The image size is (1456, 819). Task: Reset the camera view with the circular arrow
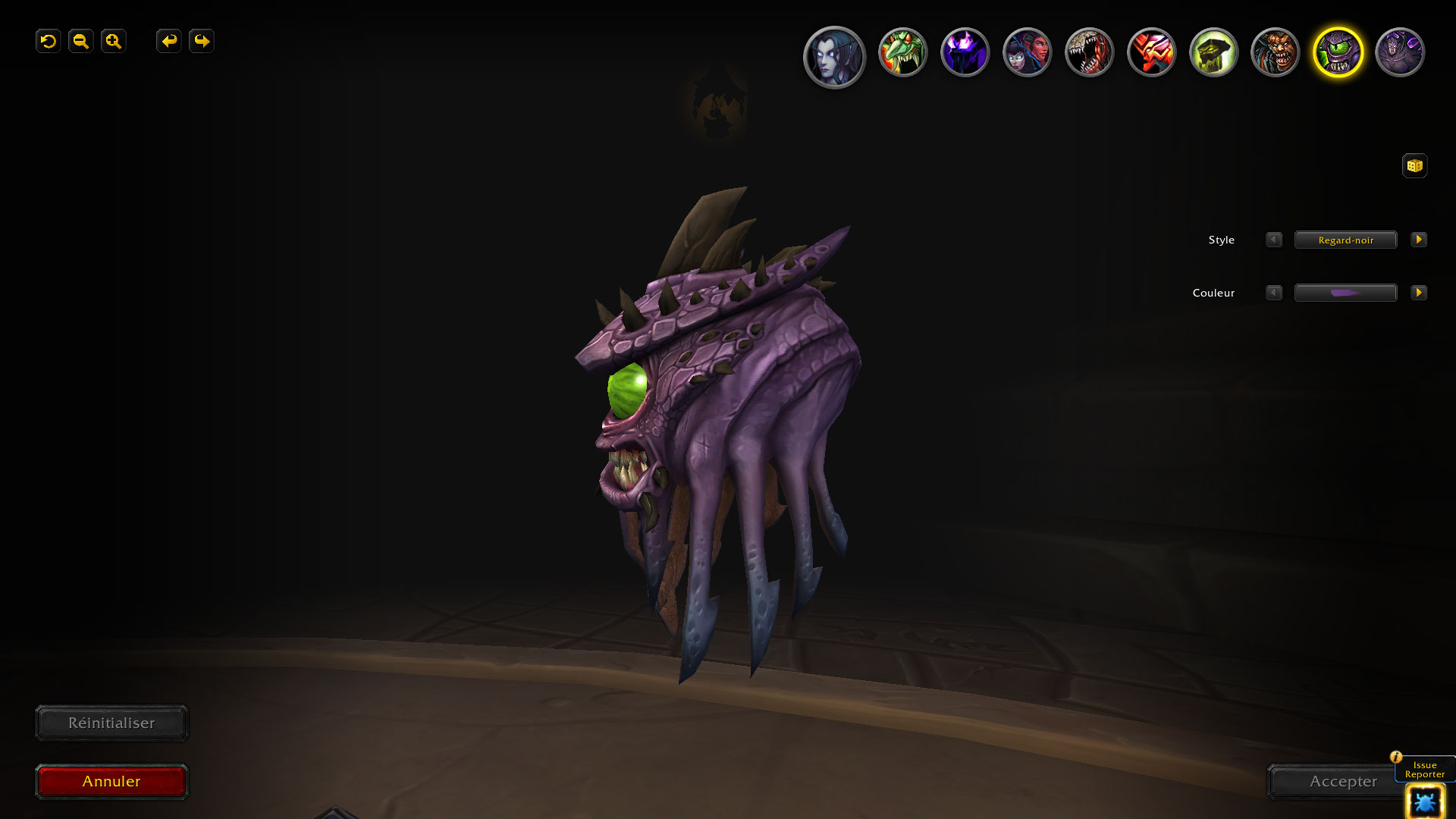pos(49,41)
